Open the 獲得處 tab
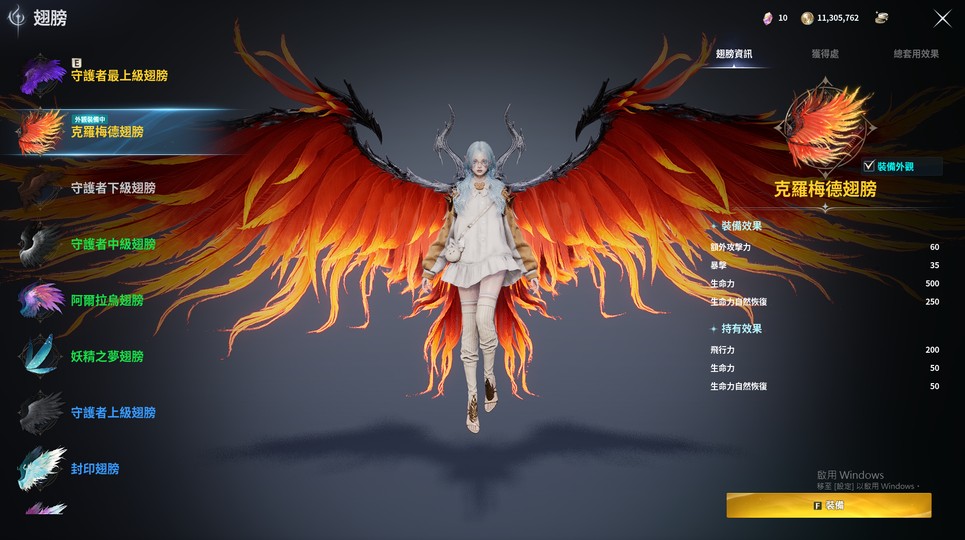This screenshot has width=965, height=540. (x=824, y=54)
